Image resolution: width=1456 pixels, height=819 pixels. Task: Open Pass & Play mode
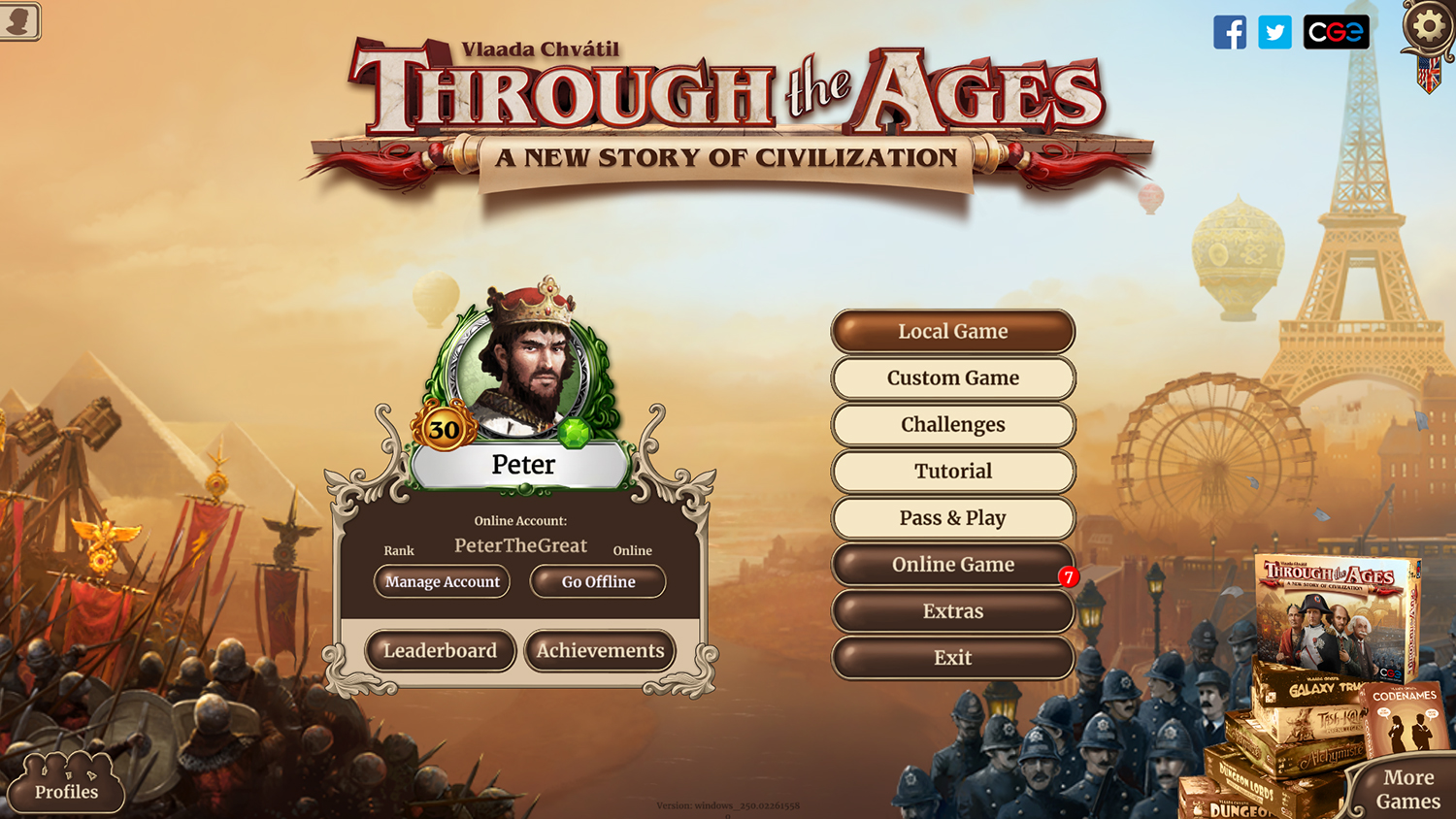[x=952, y=517]
